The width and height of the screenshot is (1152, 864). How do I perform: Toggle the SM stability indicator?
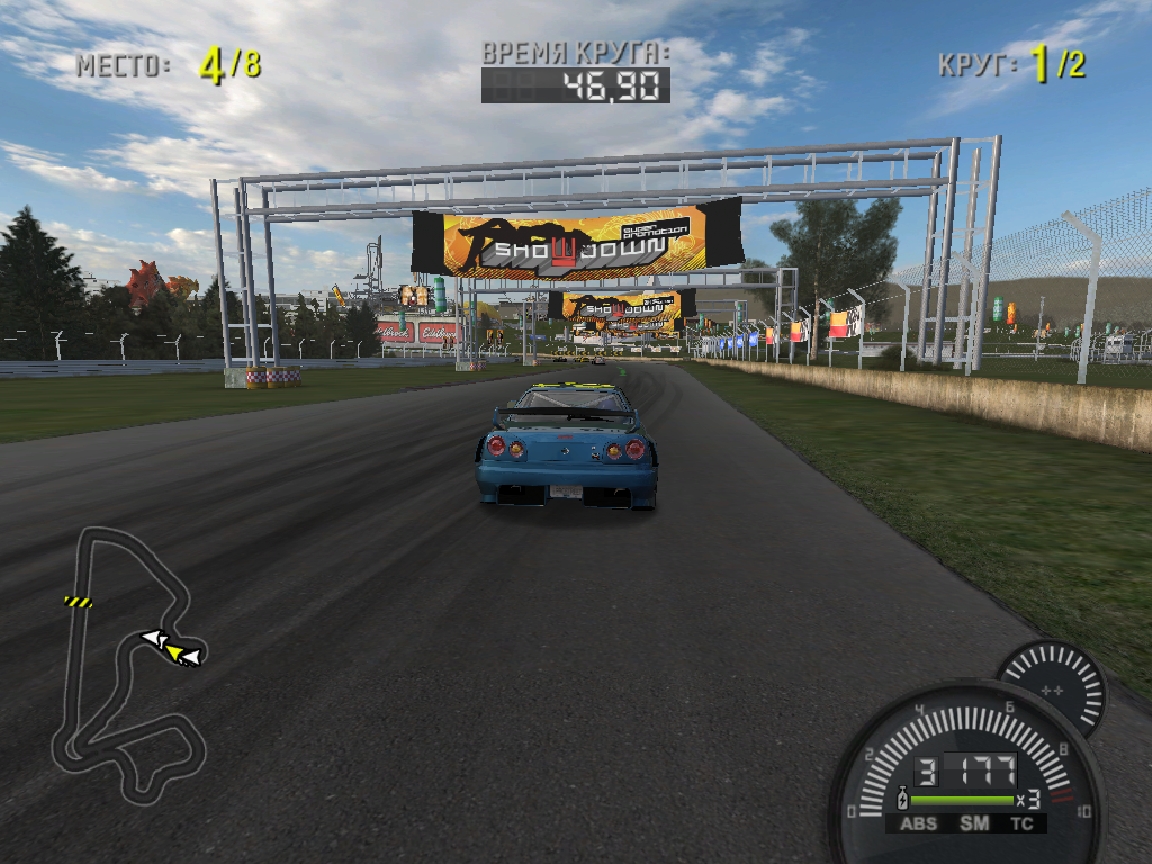pos(974,824)
